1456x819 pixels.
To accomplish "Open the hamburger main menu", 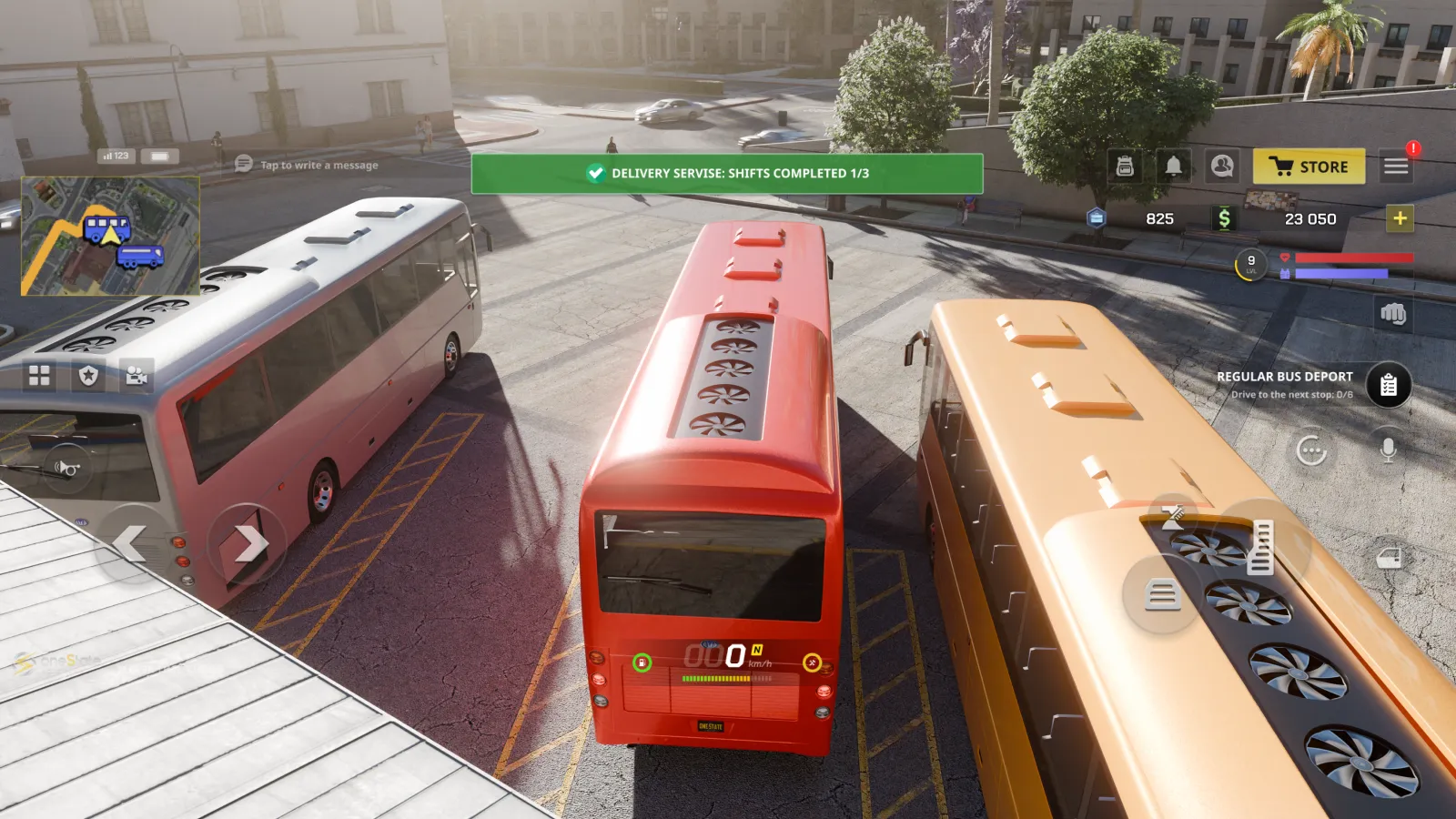I will 1396,167.
